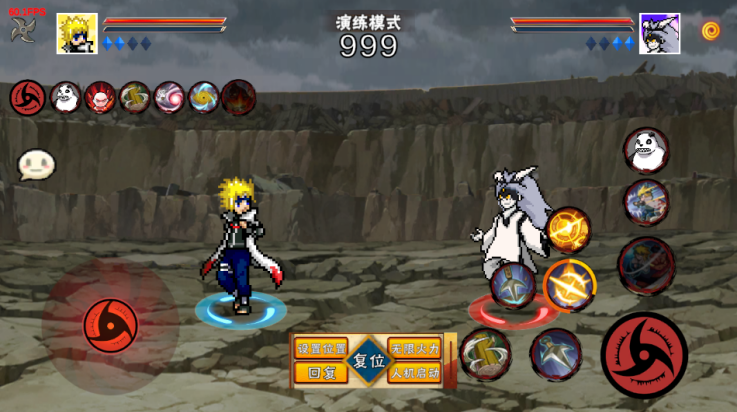Screen dimensions: 737x412
Task: Select the 回复 (recover) button
Action: click(x=321, y=372)
